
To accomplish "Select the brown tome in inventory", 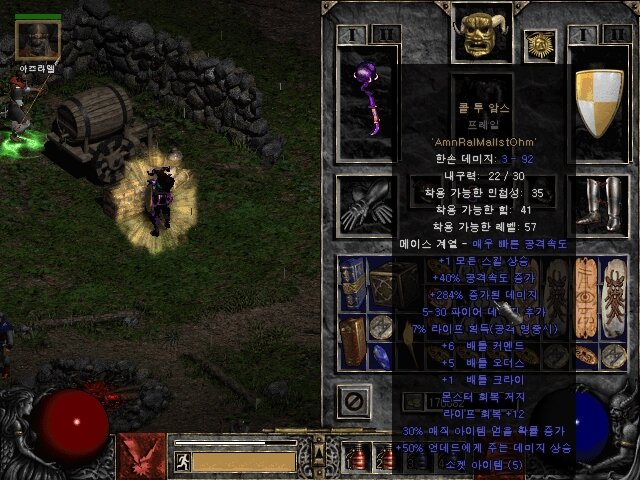I will (352, 342).
